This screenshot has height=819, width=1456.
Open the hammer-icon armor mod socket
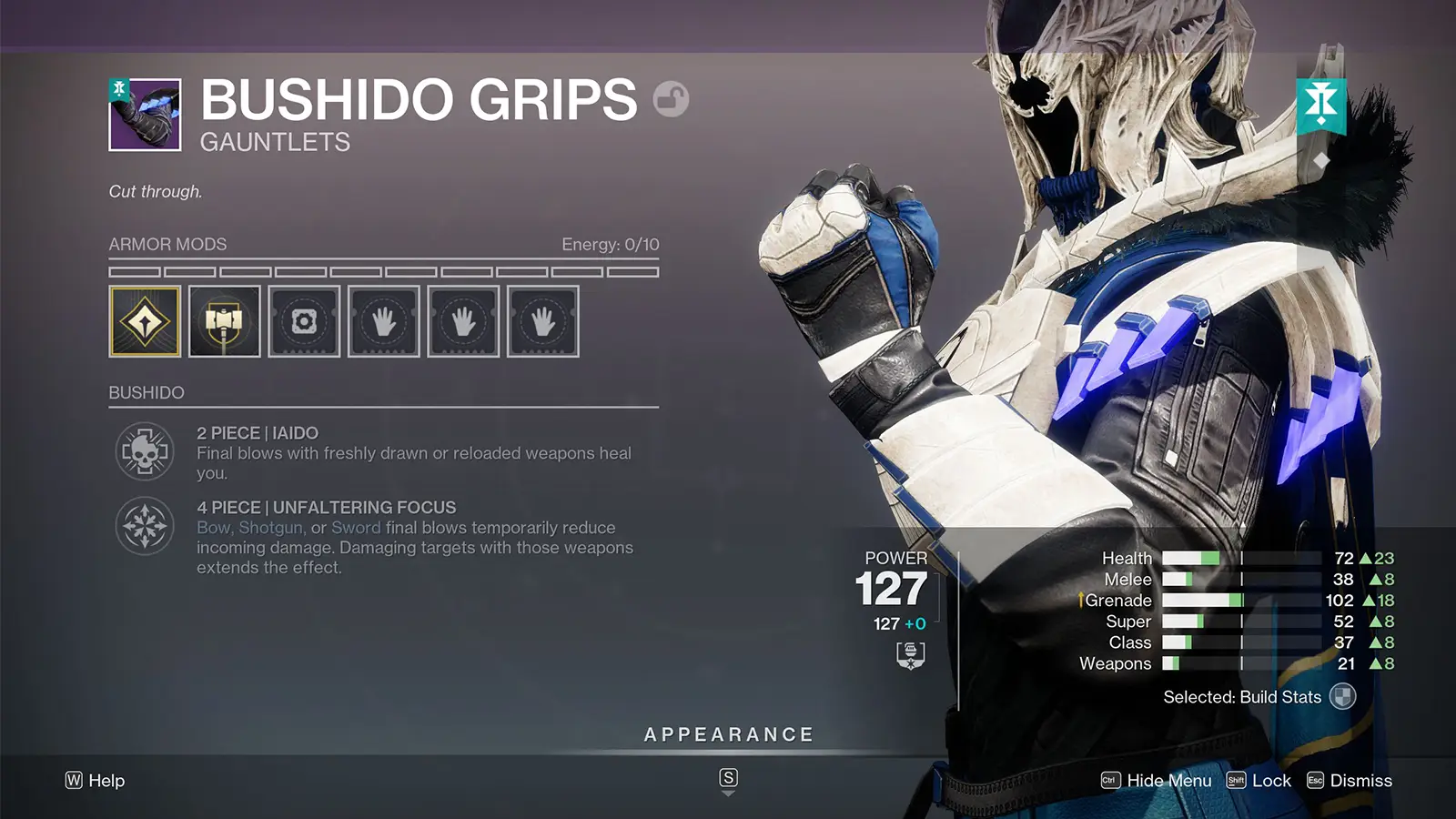[226, 320]
